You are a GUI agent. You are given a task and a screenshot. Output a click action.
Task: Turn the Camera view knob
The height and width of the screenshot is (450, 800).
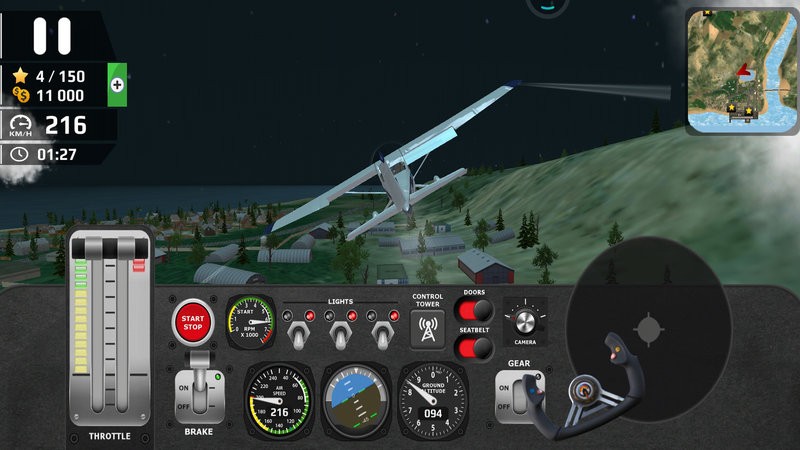[x=525, y=321]
